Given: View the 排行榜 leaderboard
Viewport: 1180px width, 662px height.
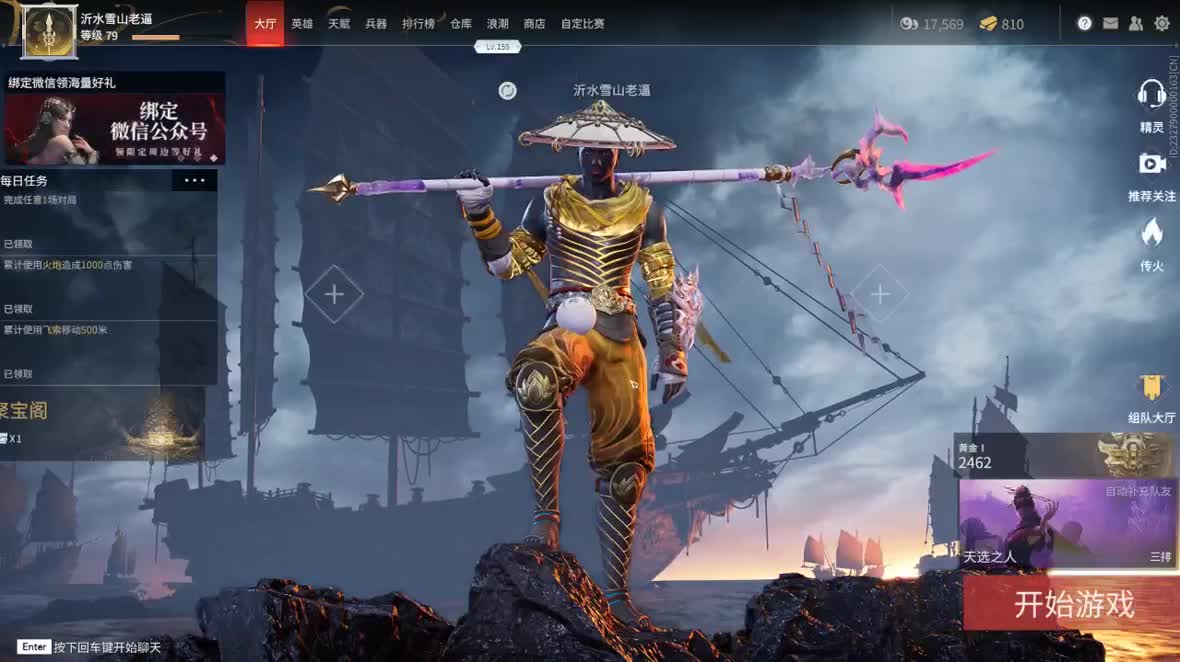Looking at the screenshot, I should click(x=418, y=23).
